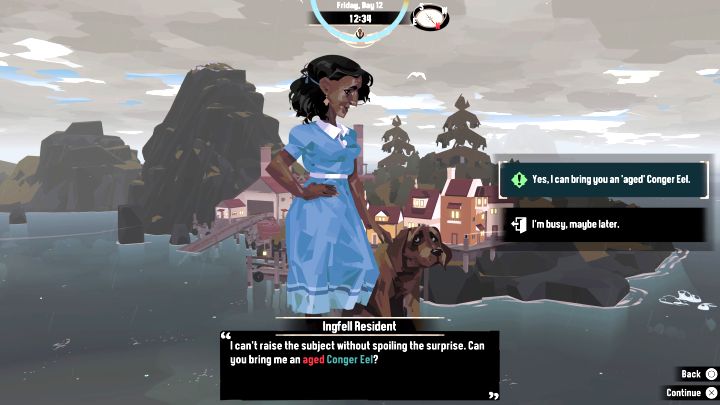
Task: Go Back from the dialogue
Action: [699, 374]
